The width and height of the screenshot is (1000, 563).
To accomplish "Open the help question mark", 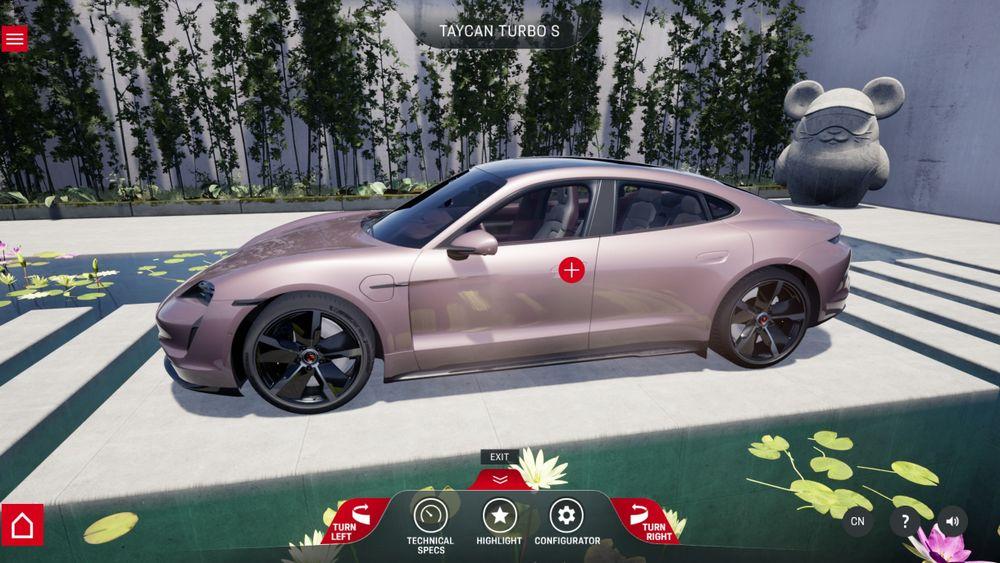I will (x=905, y=521).
